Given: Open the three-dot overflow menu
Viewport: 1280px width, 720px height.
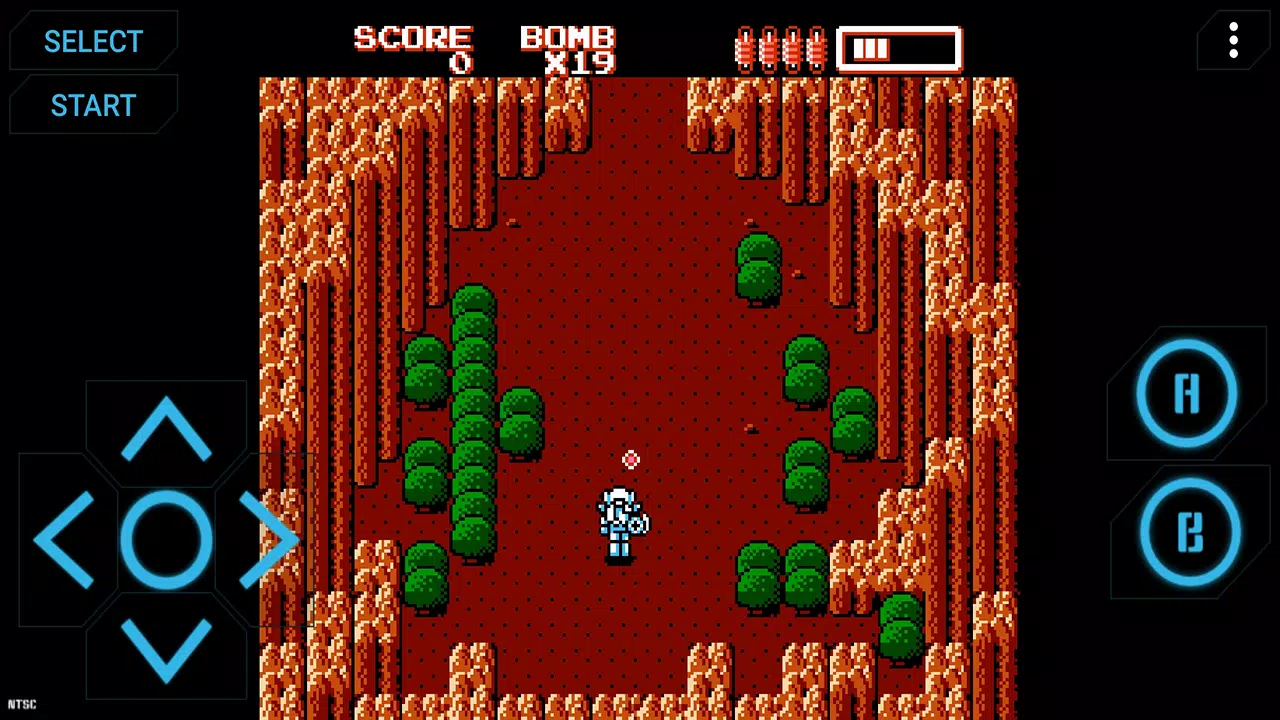Looking at the screenshot, I should coord(1233,41).
